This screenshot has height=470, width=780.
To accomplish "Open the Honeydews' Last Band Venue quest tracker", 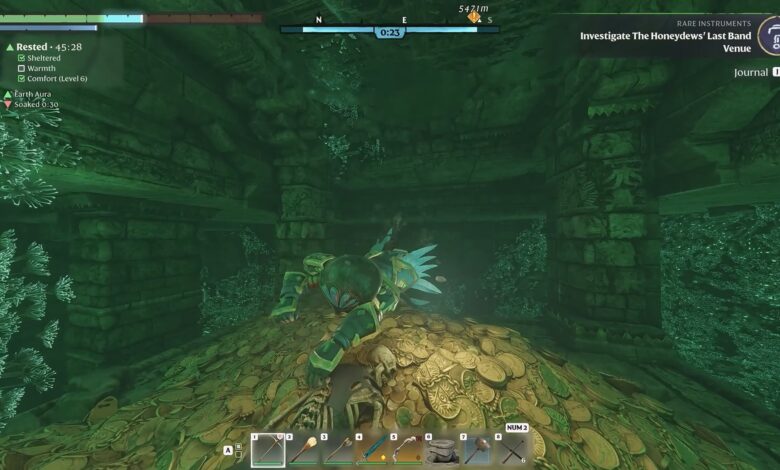I will (665, 36).
